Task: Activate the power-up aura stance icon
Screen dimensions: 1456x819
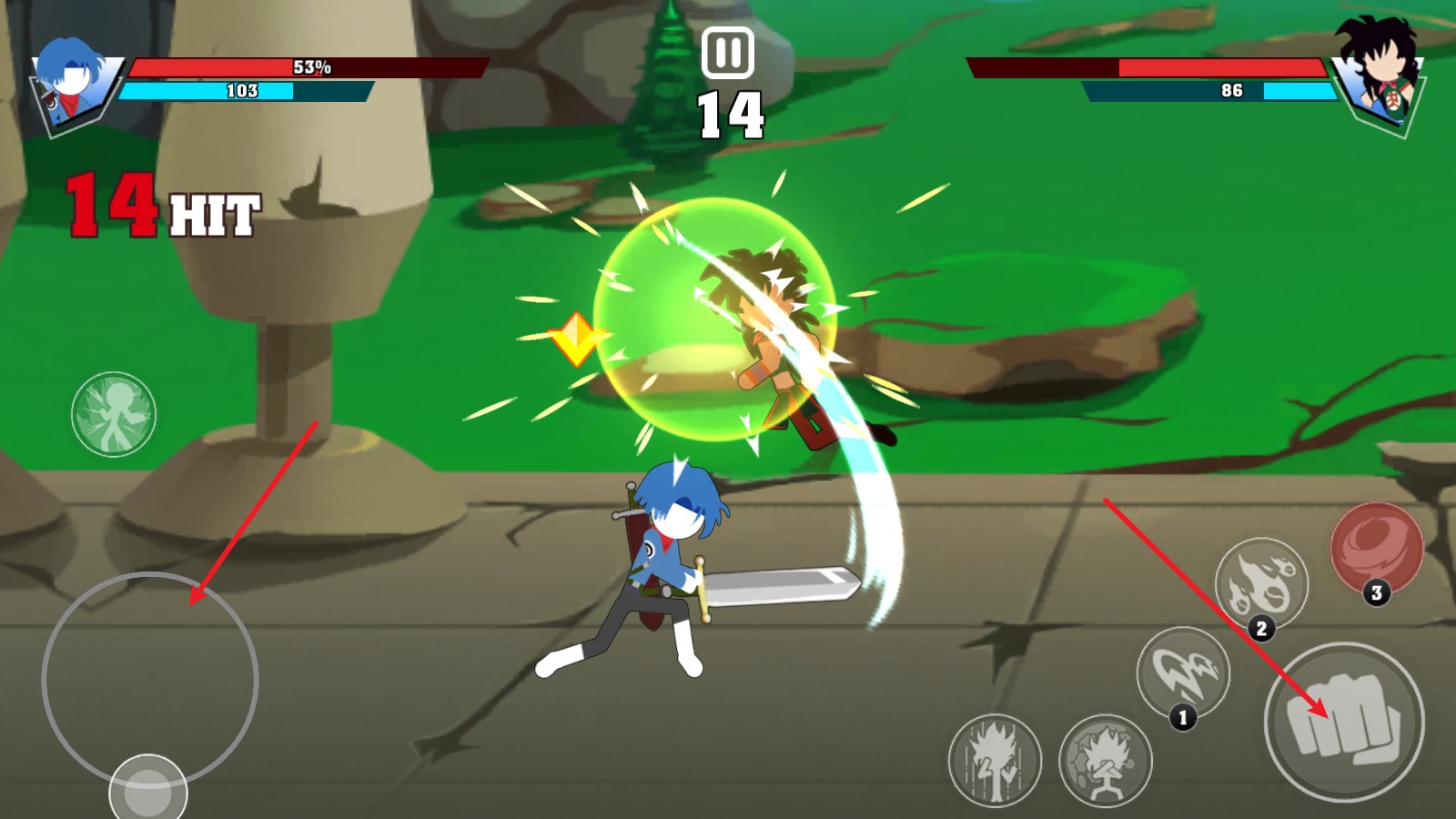Action: tap(995, 760)
